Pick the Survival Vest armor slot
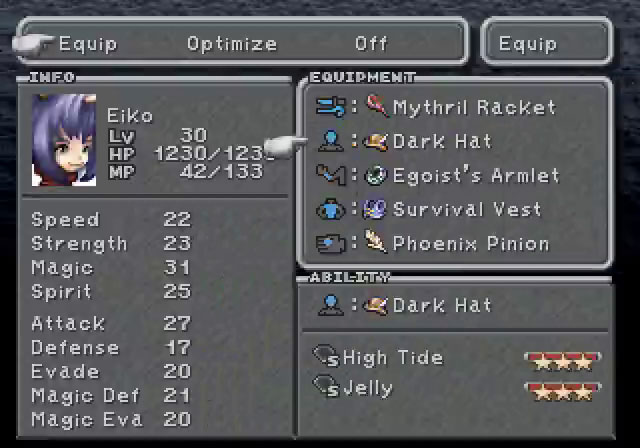The height and width of the screenshot is (448, 640). 466,210
